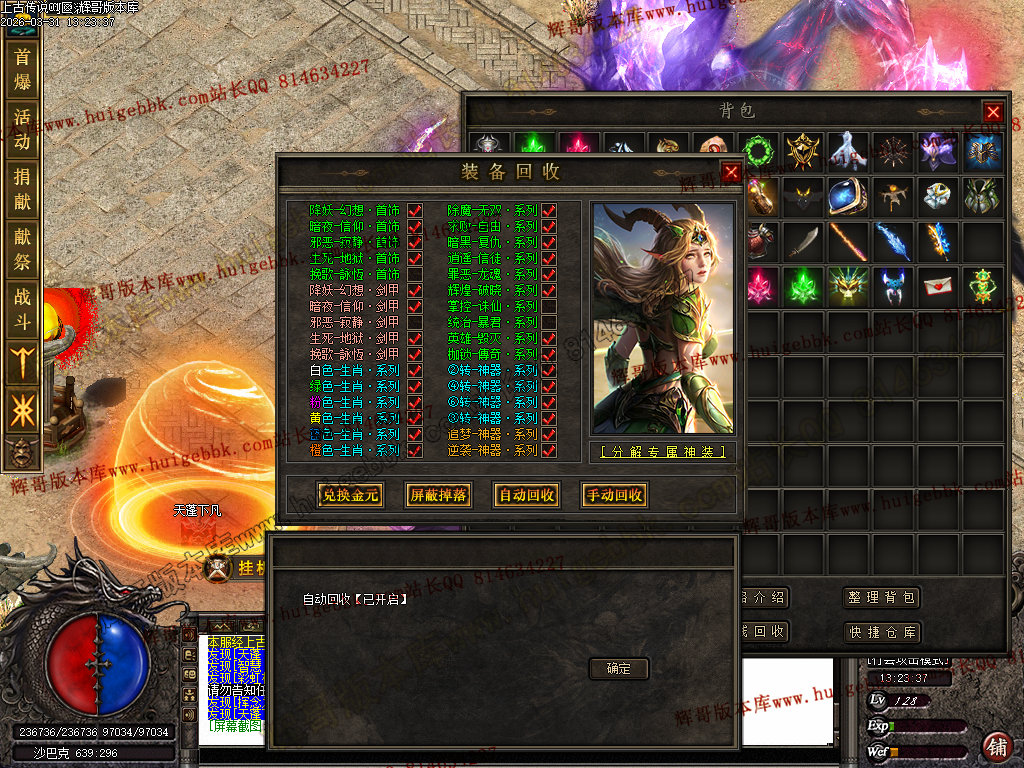Check the 掌控-诛仙·系列 box
Viewport: 1024px width, 768px height.
(549, 307)
